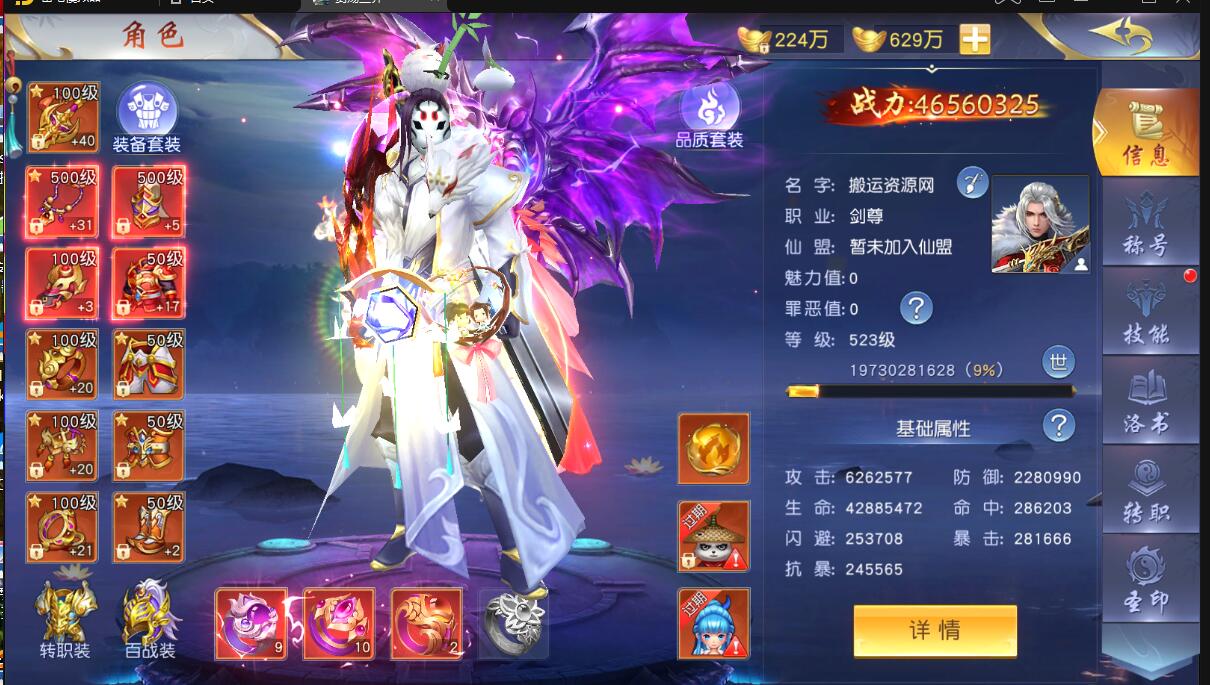
Task: Click the round 世 button
Action: point(1058,361)
